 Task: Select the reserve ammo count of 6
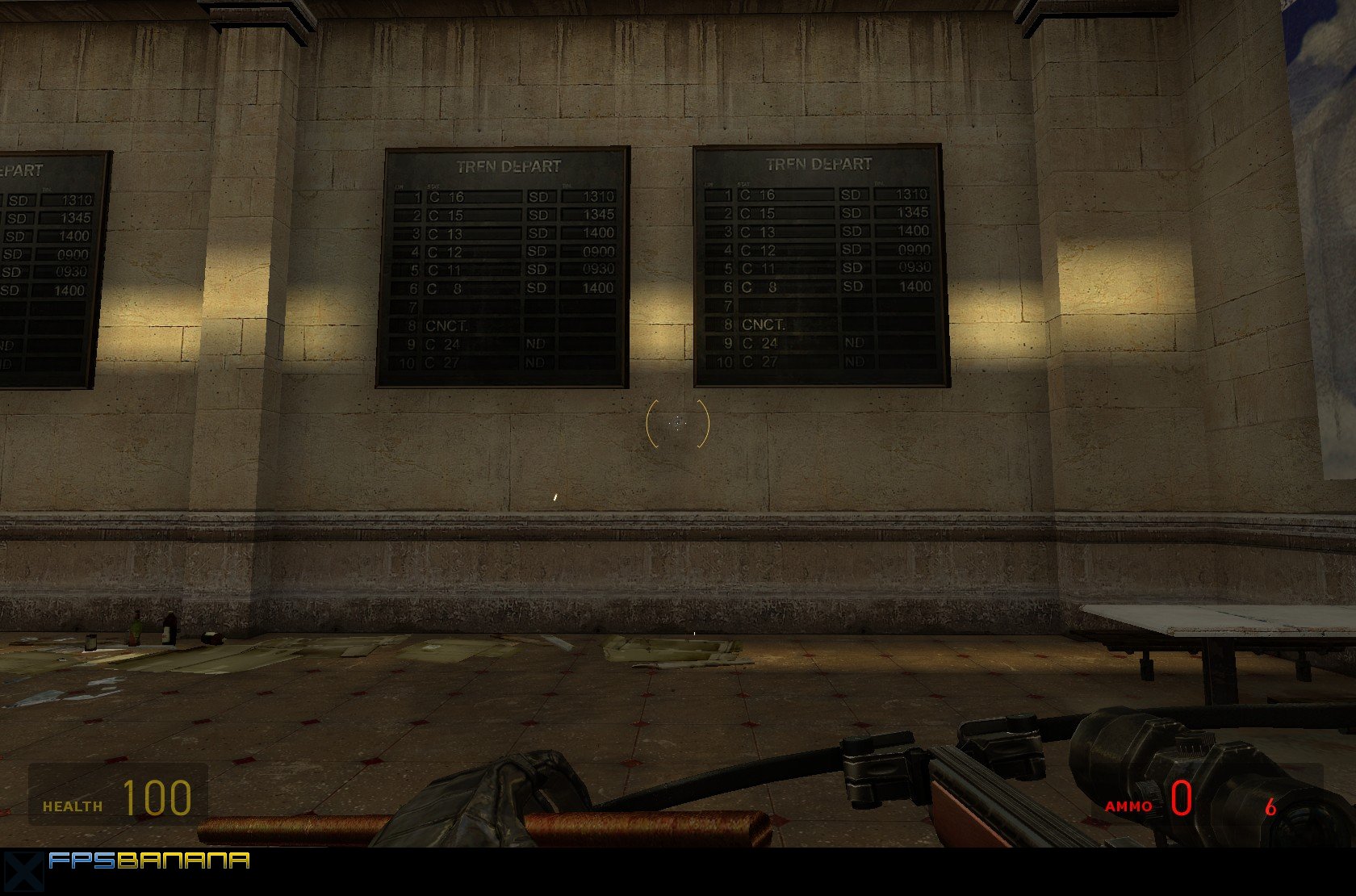(x=1270, y=806)
